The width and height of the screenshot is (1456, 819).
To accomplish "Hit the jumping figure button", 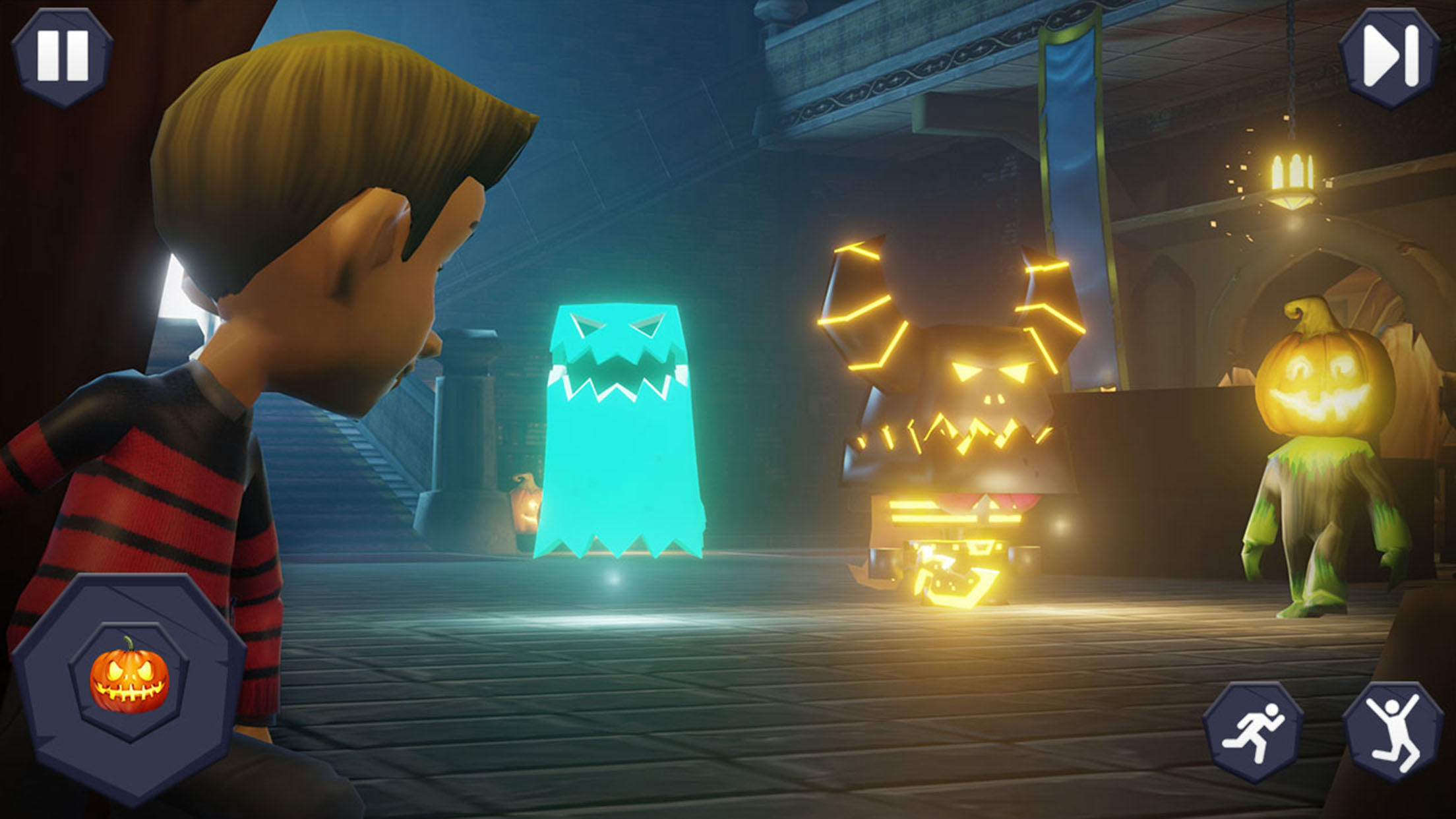I will click(1392, 731).
